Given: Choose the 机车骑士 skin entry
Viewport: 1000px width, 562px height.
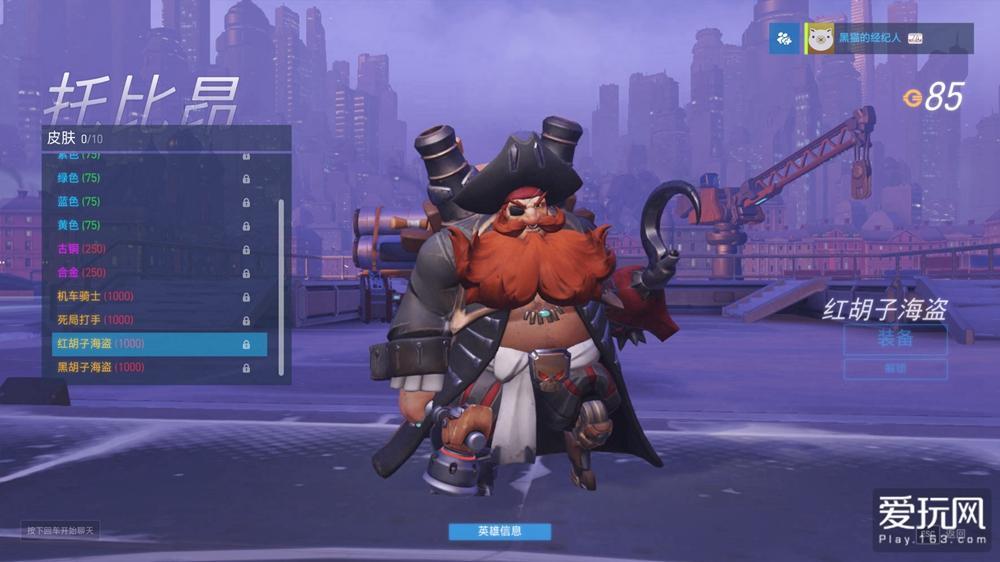Looking at the screenshot, I should [150, 296].
